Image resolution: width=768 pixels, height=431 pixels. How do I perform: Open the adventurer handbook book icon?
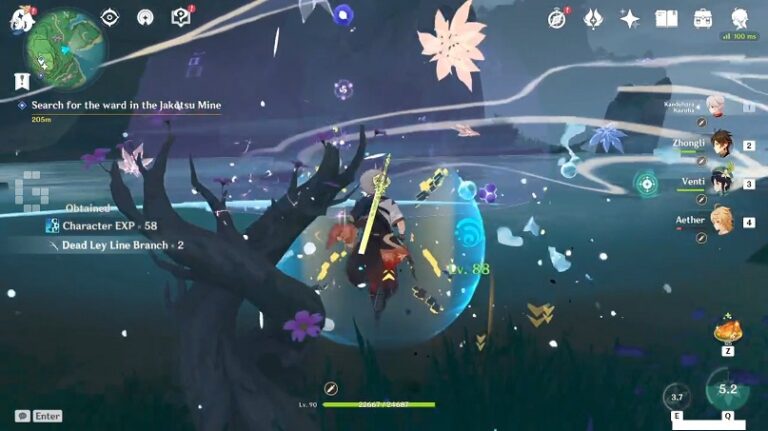[666, 18]
